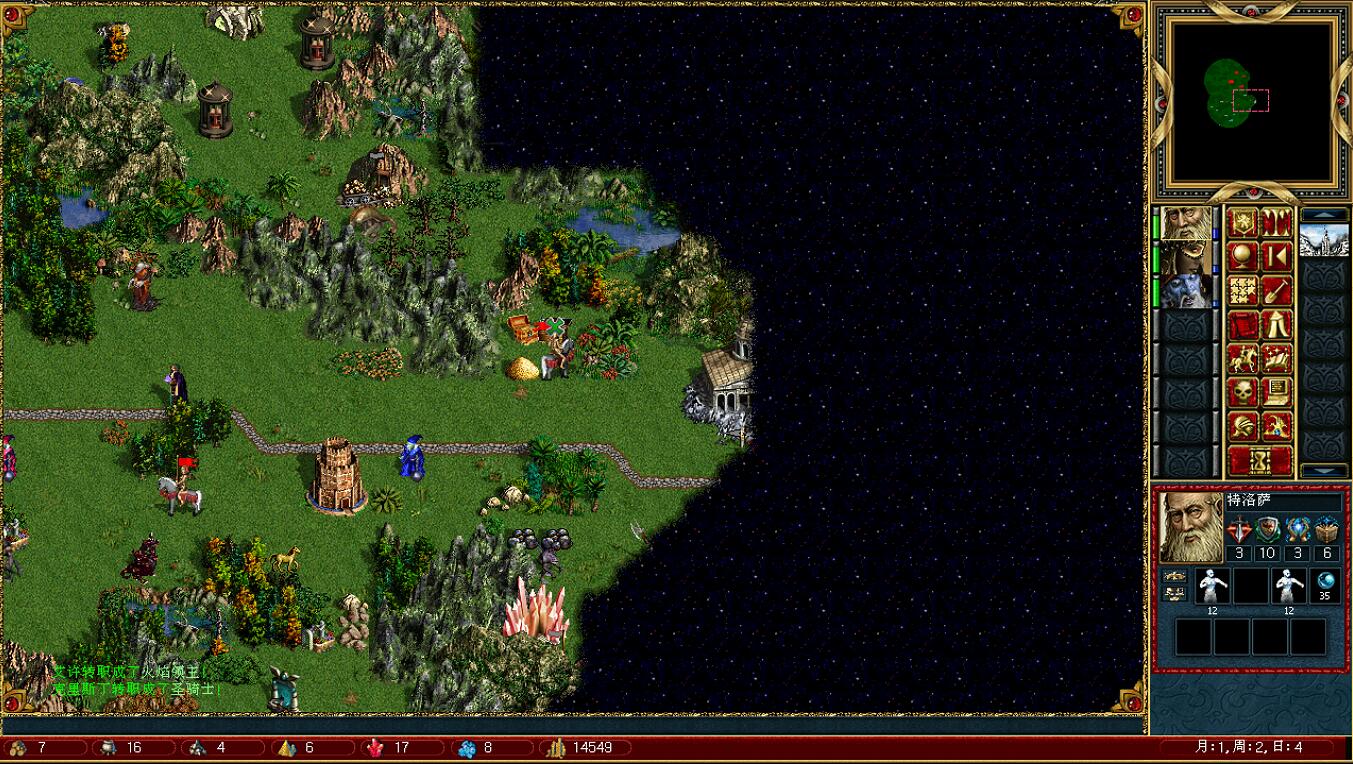
Task: Activate the shovel dig button
Action: coord(1276,291)
